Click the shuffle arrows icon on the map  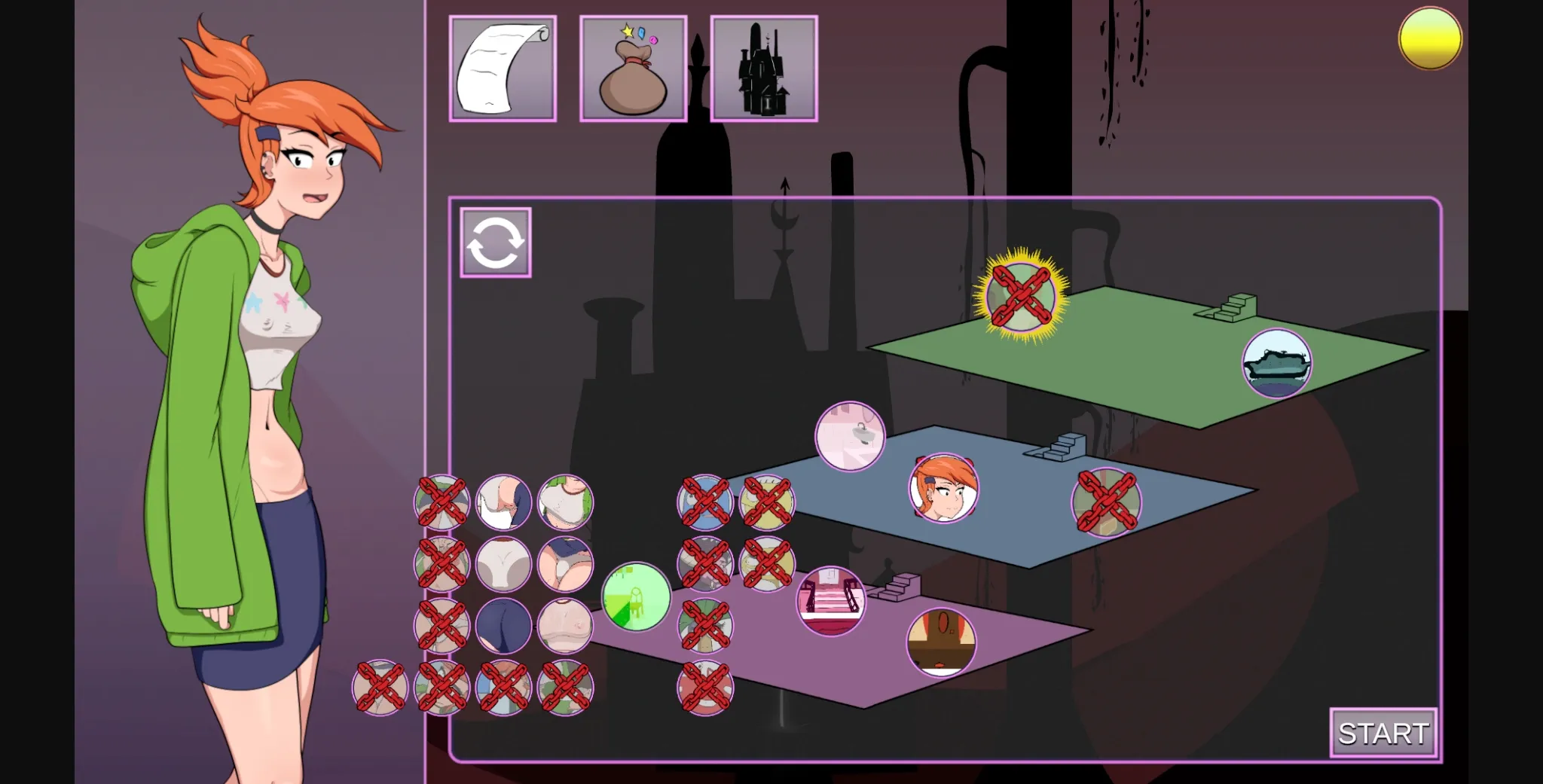(x=495, y=243)
